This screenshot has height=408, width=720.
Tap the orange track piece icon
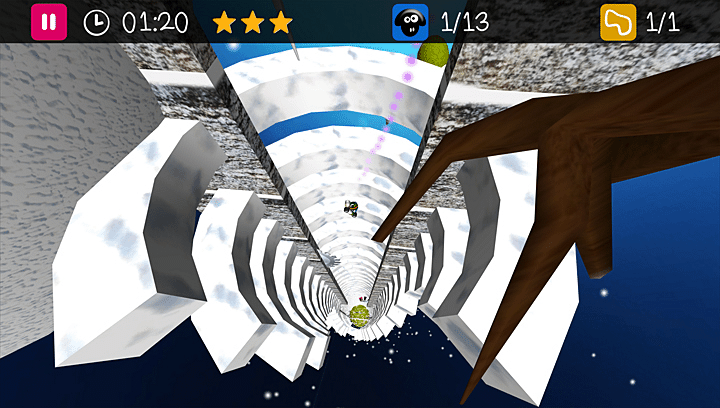click(618, 22)
